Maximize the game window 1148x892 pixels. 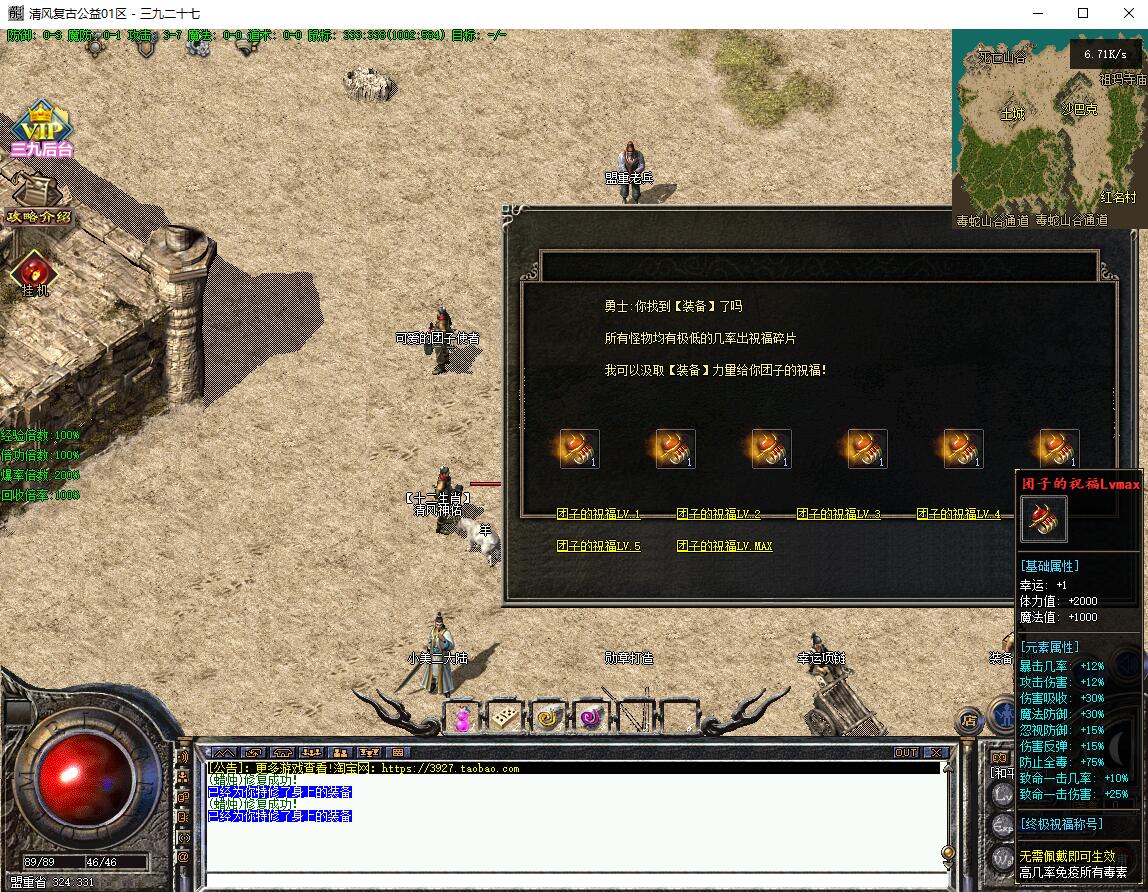tap(1083, 13)
